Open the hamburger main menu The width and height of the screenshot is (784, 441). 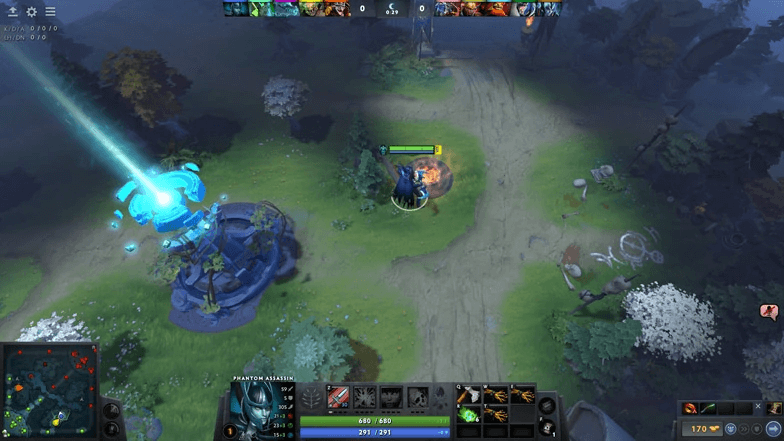pos(50,12)
